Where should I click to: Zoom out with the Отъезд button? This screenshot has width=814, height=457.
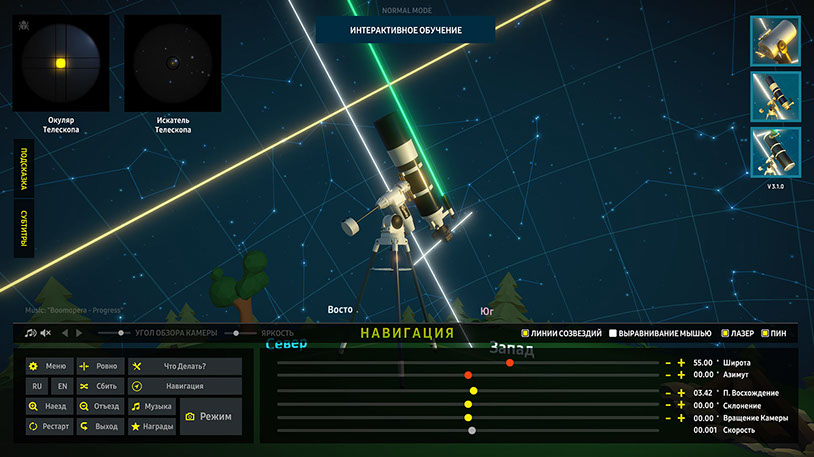coord(99,407)
